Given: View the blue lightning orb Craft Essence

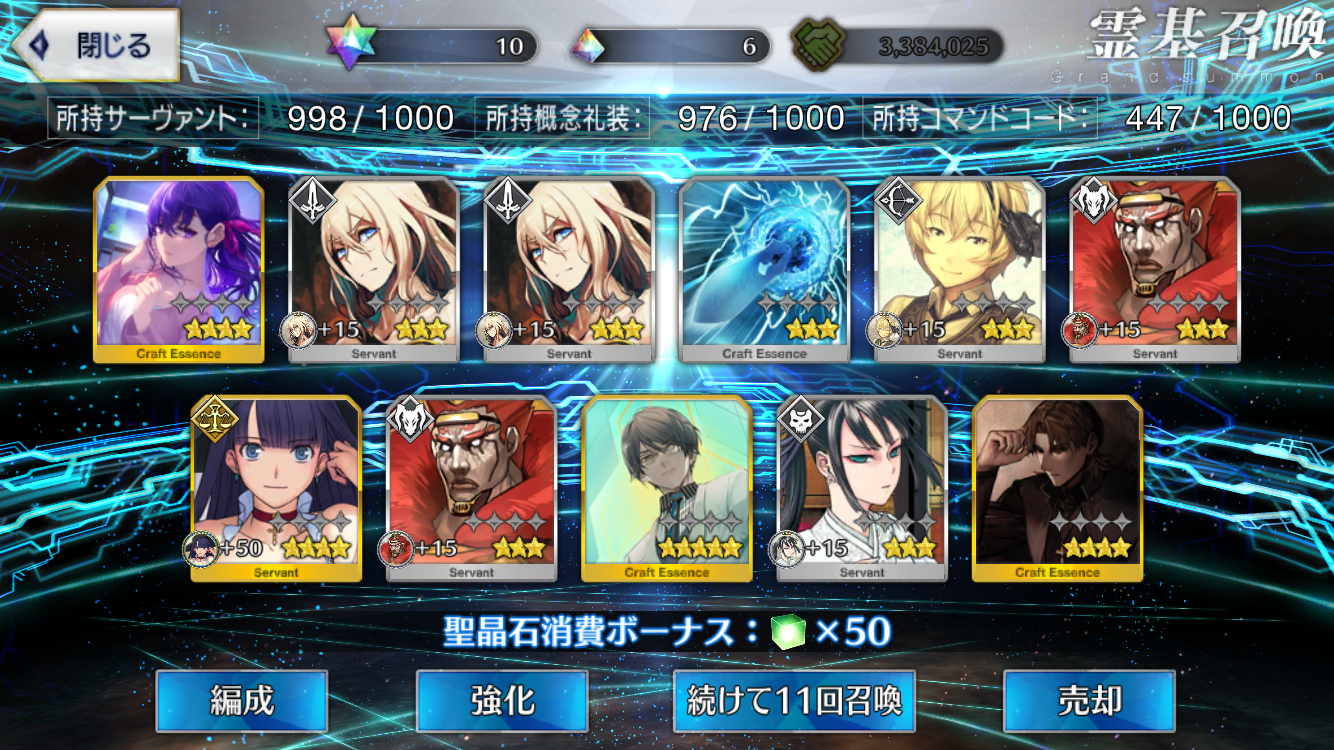Looking at the screenshot, I should (x=765, y=269).
